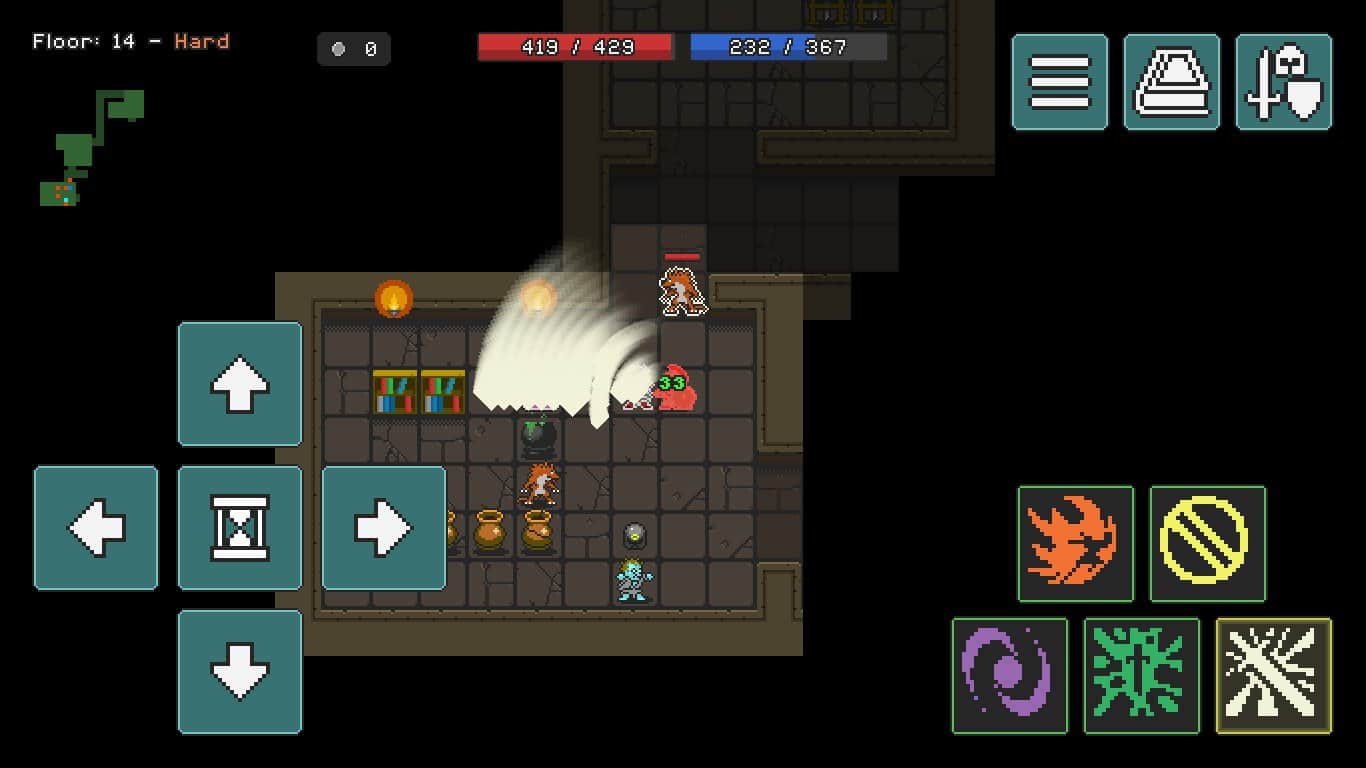Select the yellow striped circle ability
Image resolution: width=1366 pixels, height=768 pixels.
click(x=1207, y=544)
